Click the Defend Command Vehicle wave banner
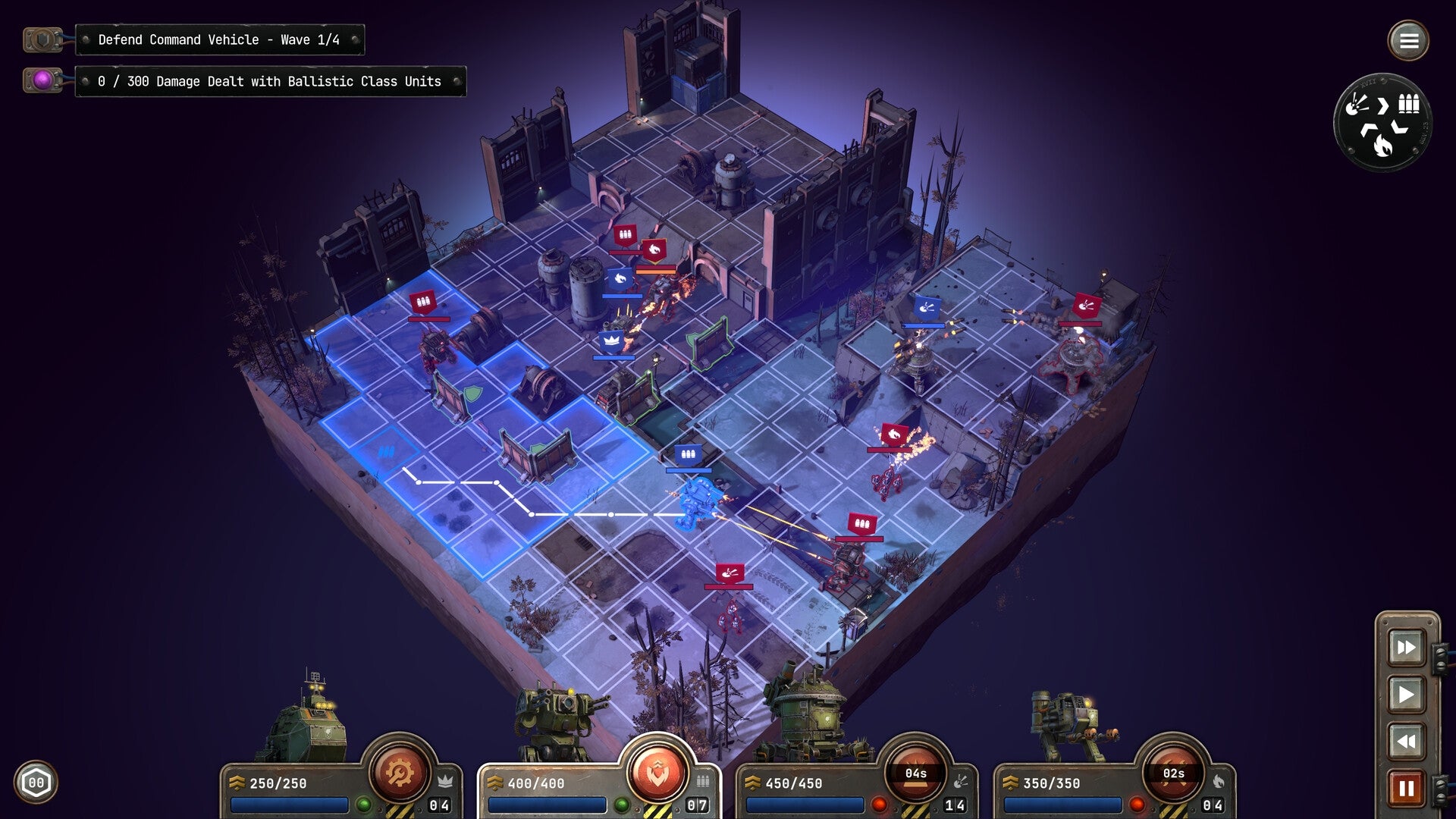 pyautogui.click(x=220, y=39)
